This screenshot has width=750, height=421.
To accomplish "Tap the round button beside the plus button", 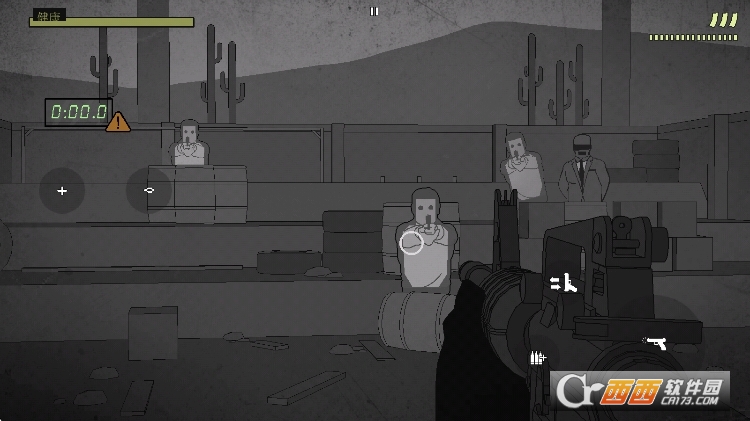I will (149, 190).
